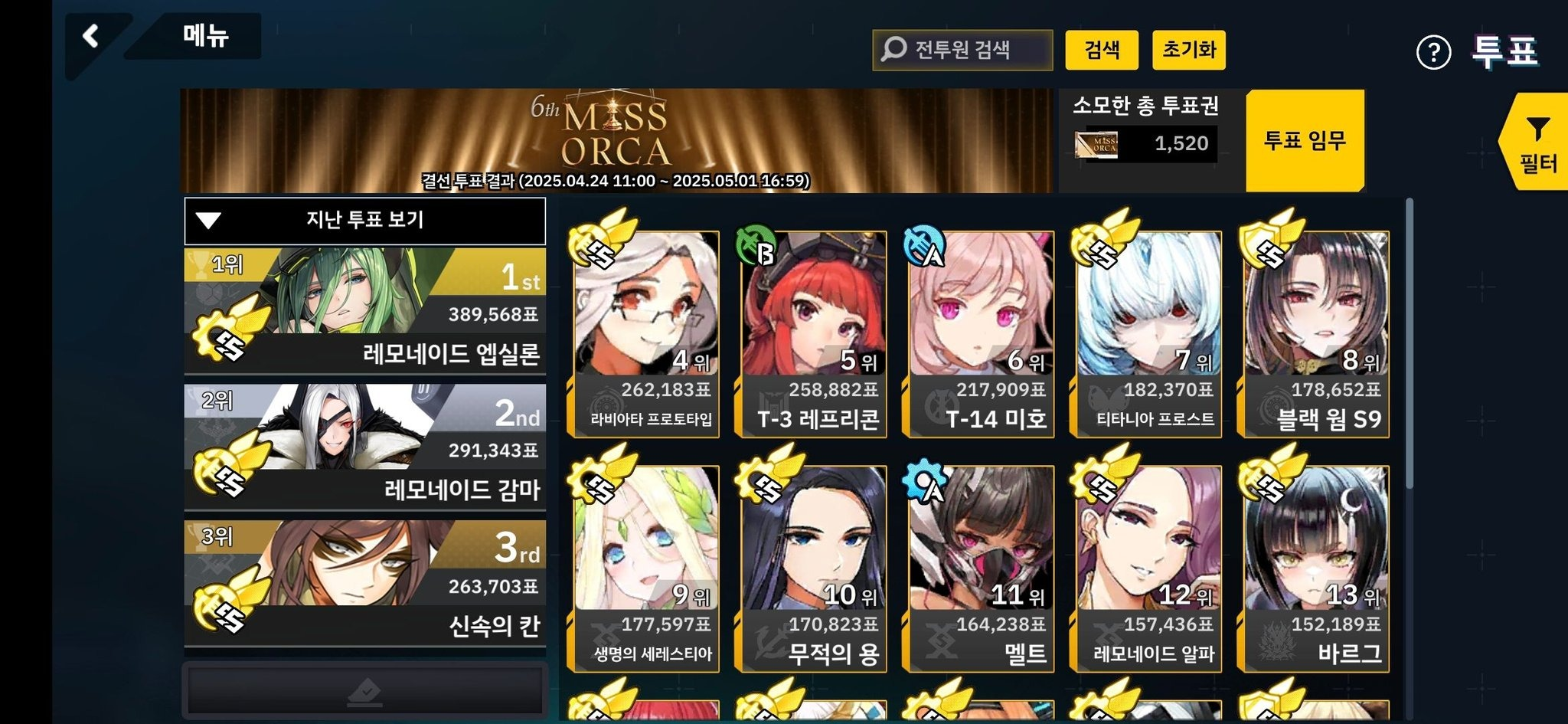Select the 블랙 웜 S9 card
This screenshot has width=1568, height=724.
coord(1316,334)
